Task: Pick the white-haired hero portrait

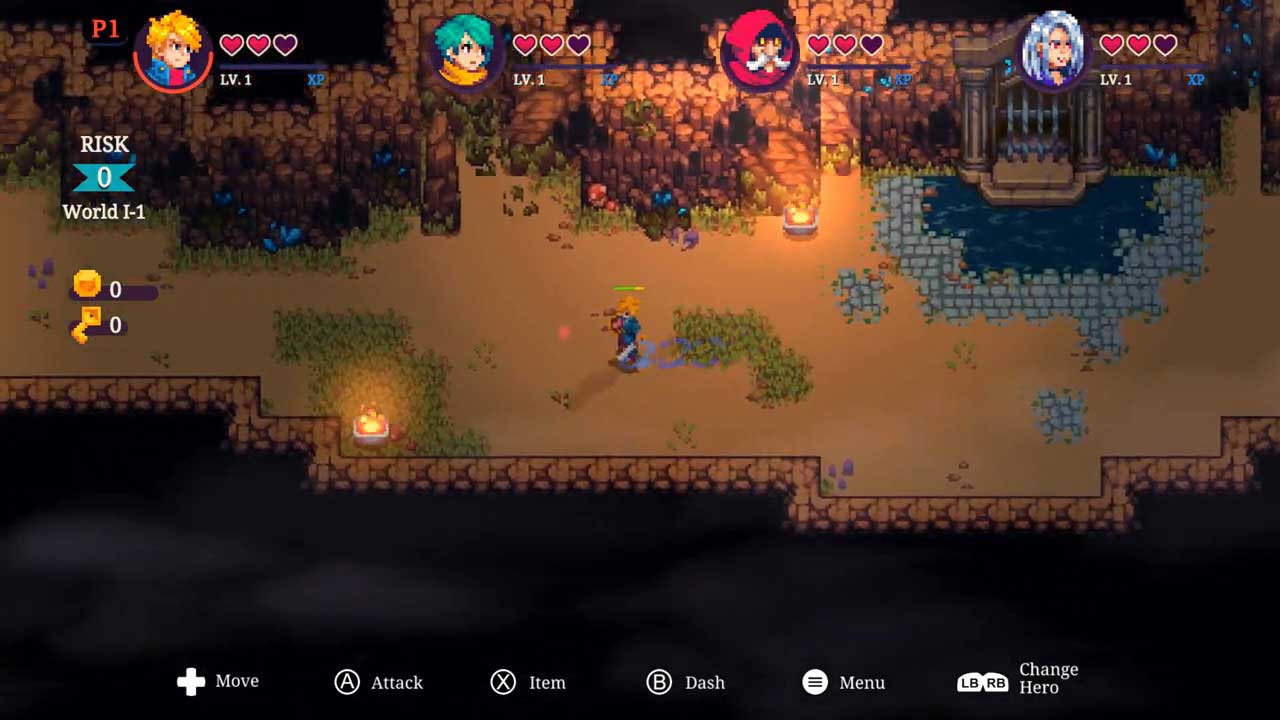Action: coord(1053,49)
